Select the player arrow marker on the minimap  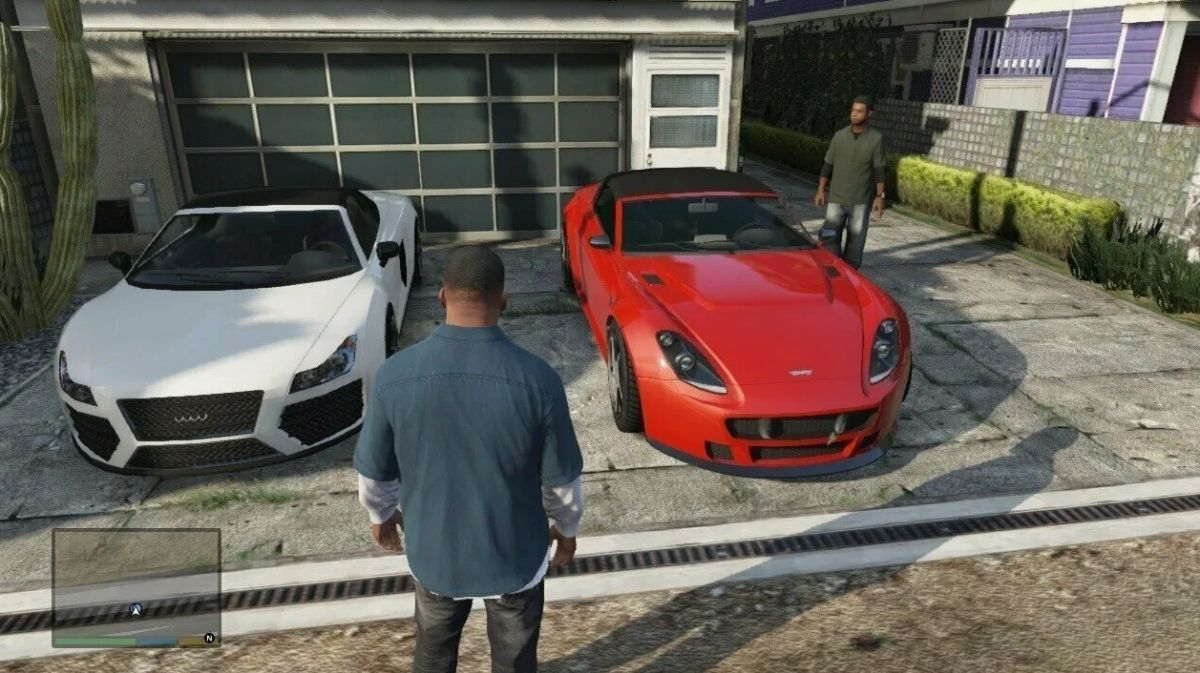135,608
